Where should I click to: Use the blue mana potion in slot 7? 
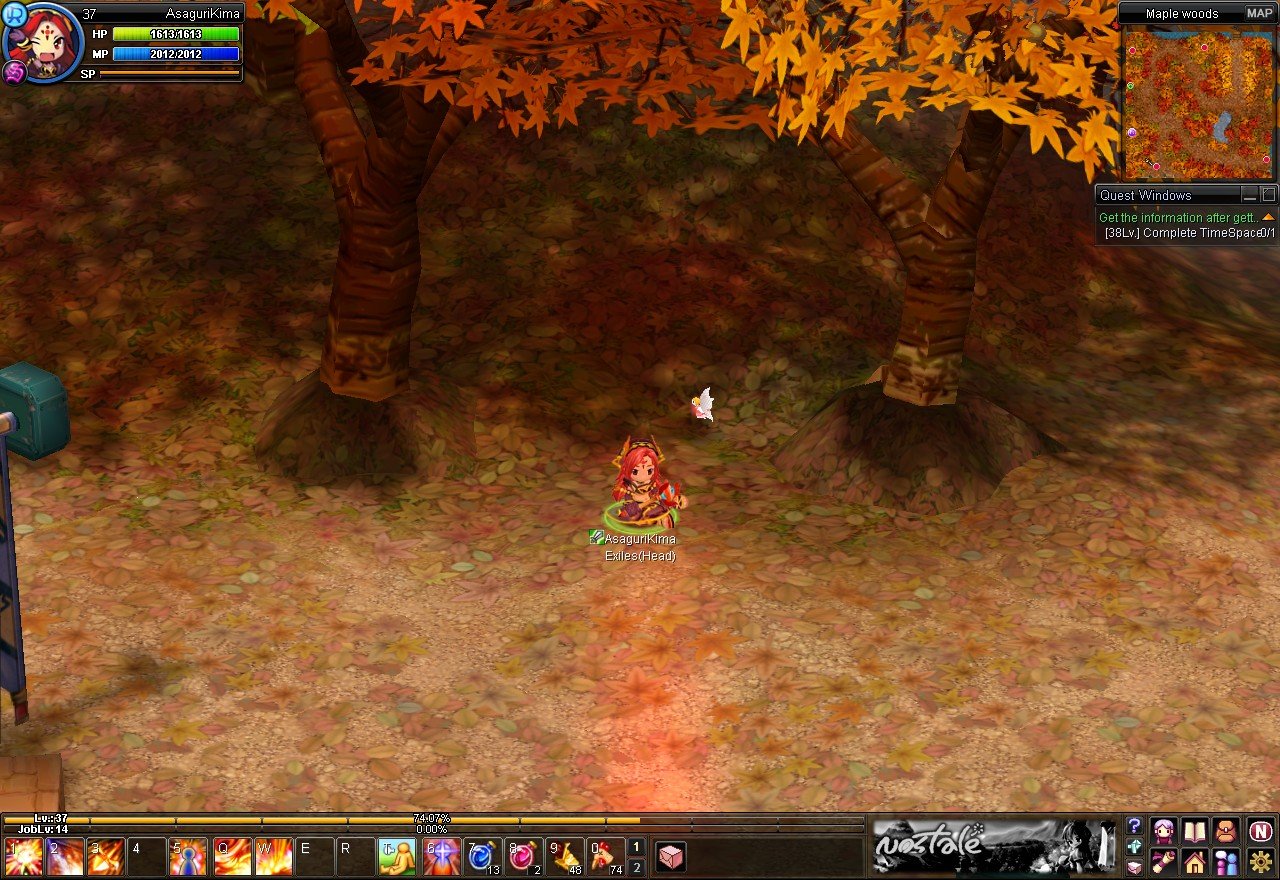[x=479, y=856]
